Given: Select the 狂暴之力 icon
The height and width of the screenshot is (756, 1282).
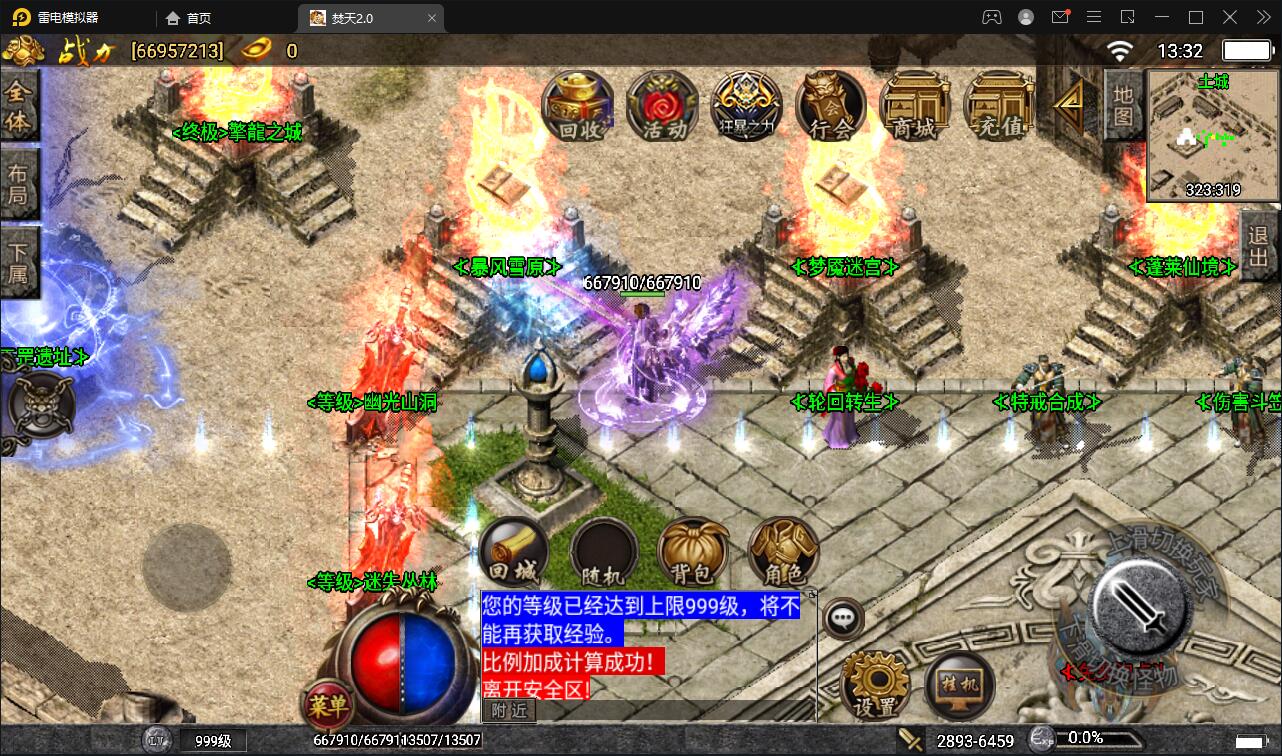Looking at the screenshot, I should 746,105.
